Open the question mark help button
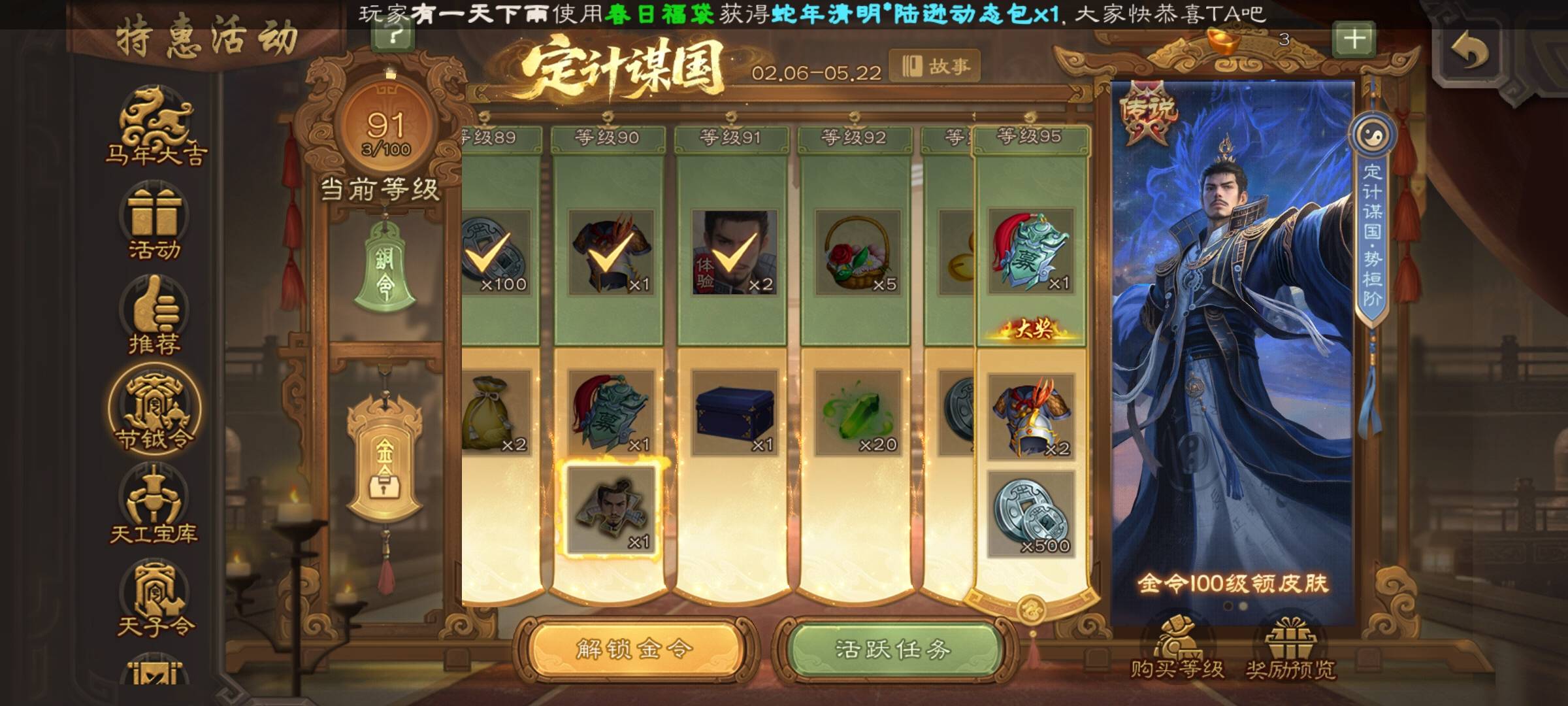 (393, 36)
